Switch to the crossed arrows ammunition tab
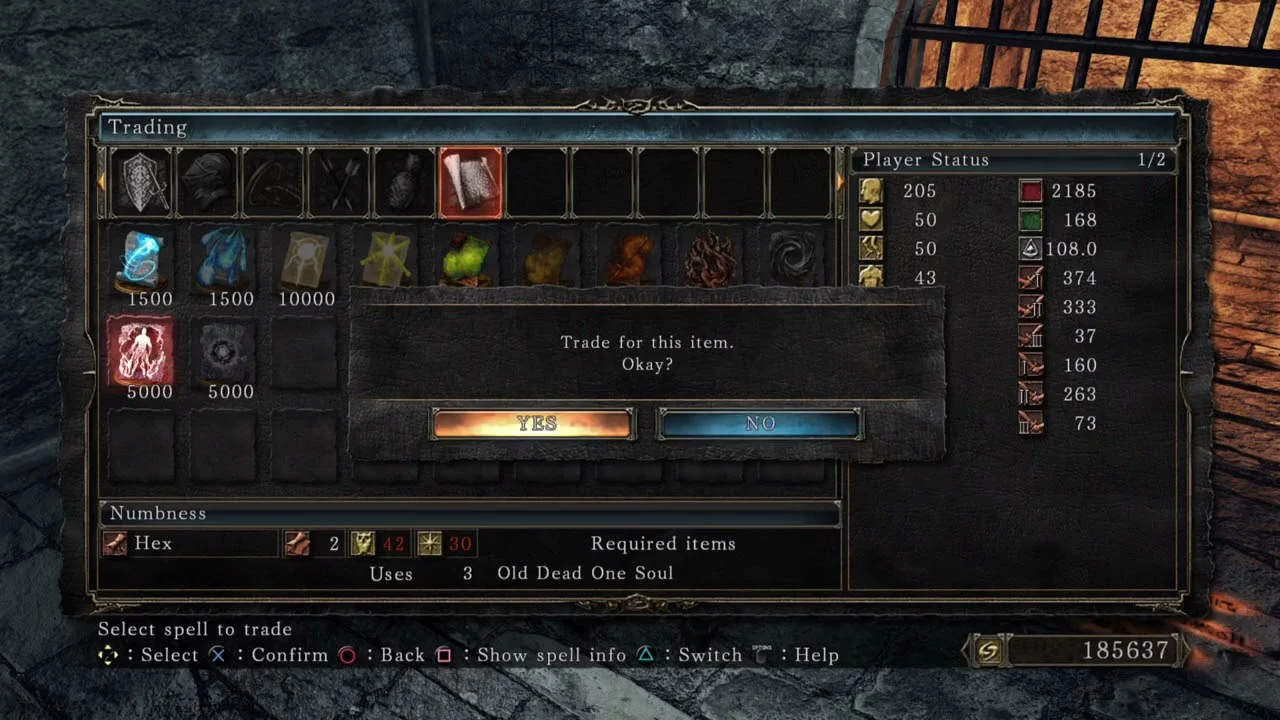This screenshot has height=720, width=1280. pos(339,183)
